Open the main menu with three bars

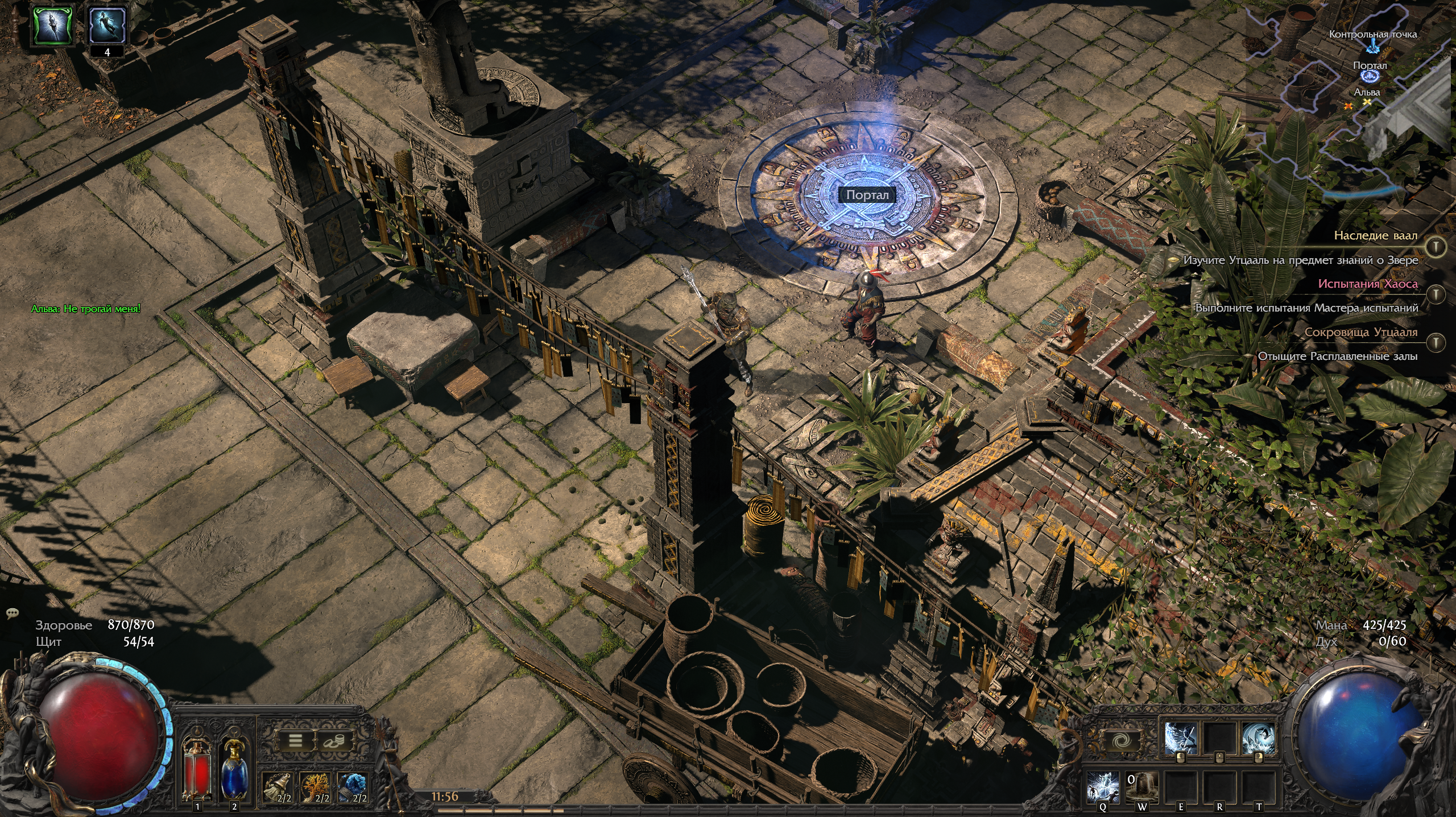(295, 740)
